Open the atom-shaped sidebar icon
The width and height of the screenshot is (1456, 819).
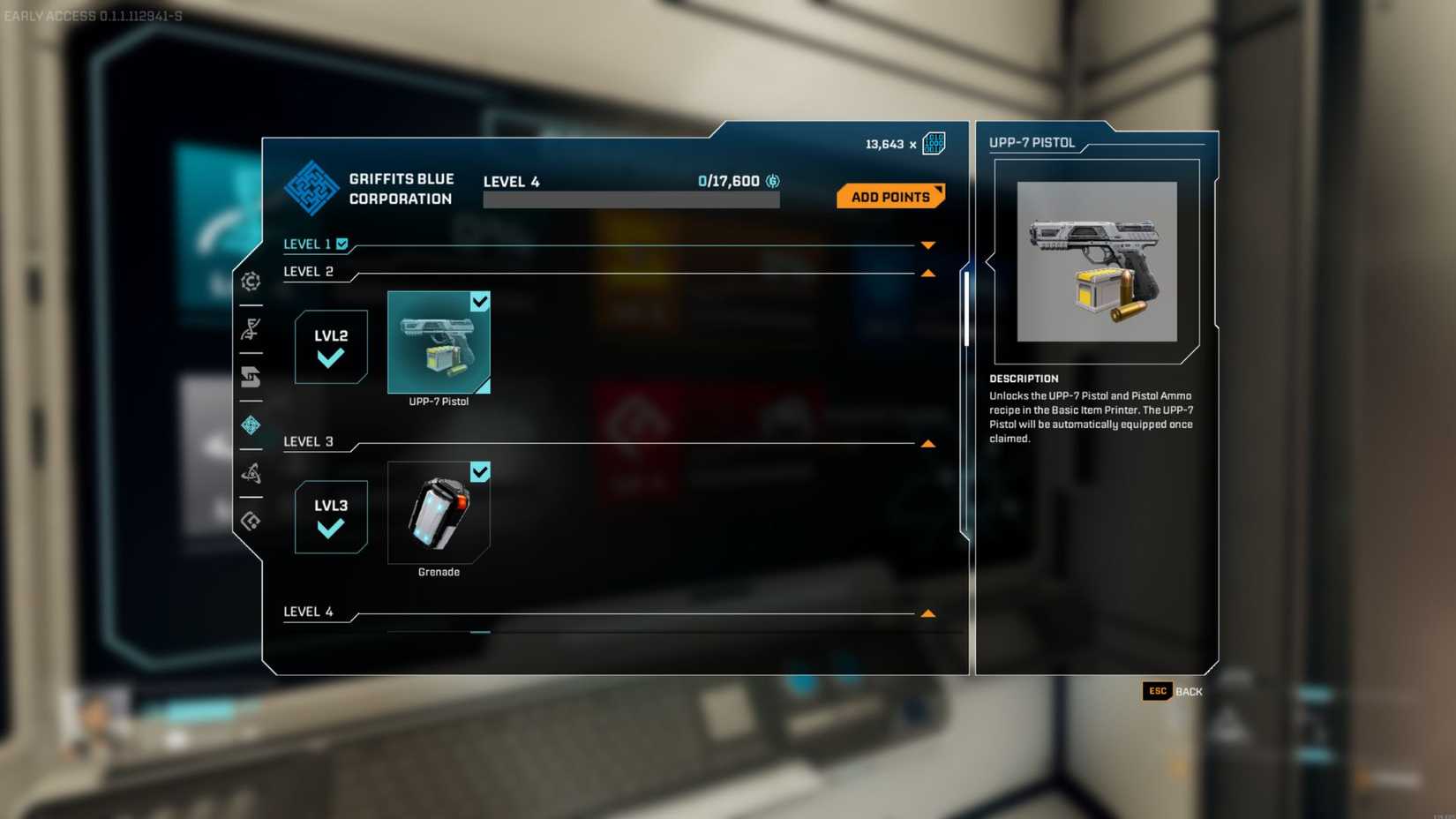[x=251, y=474]
